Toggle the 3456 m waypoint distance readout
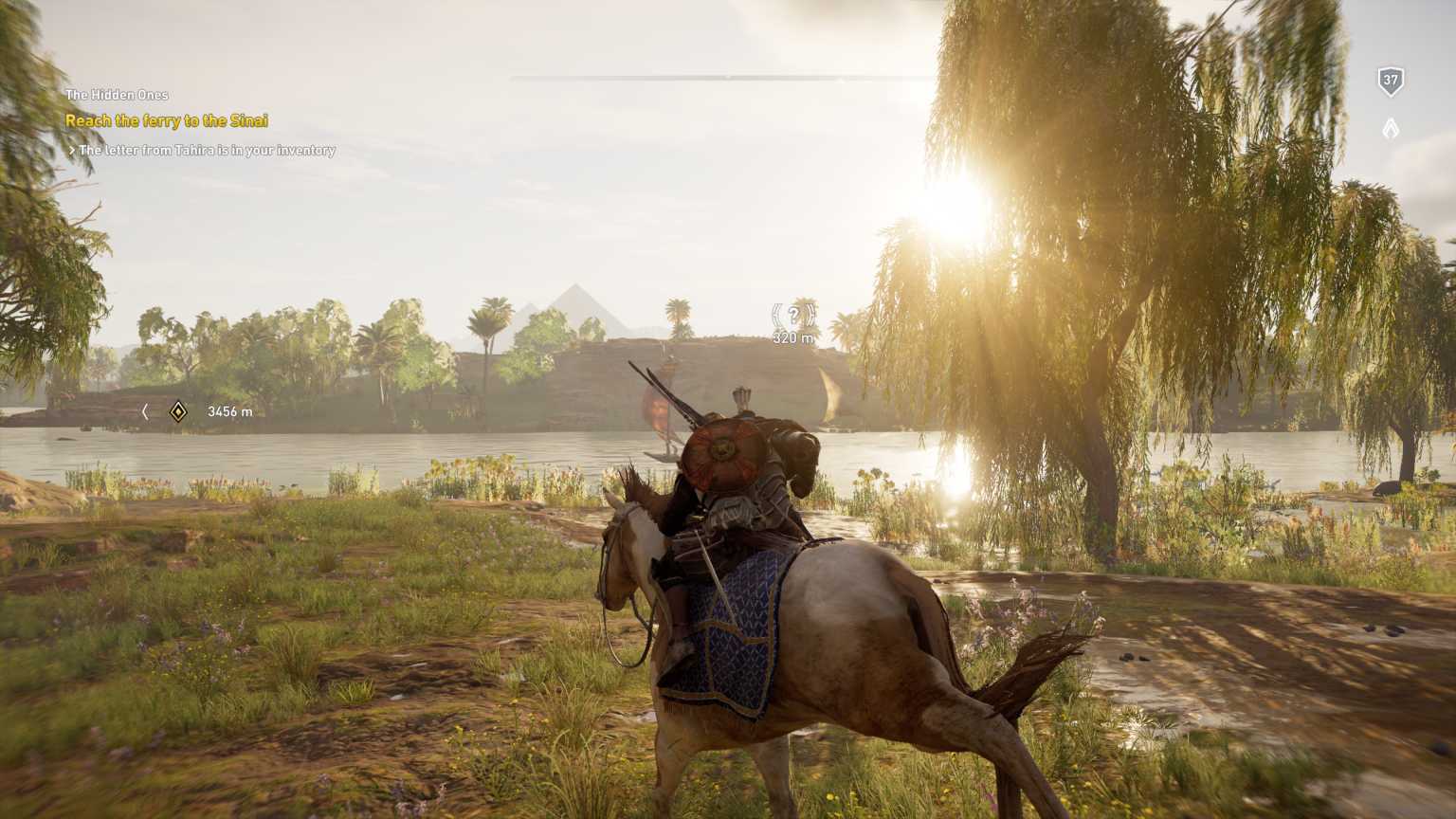 point(228,411)
